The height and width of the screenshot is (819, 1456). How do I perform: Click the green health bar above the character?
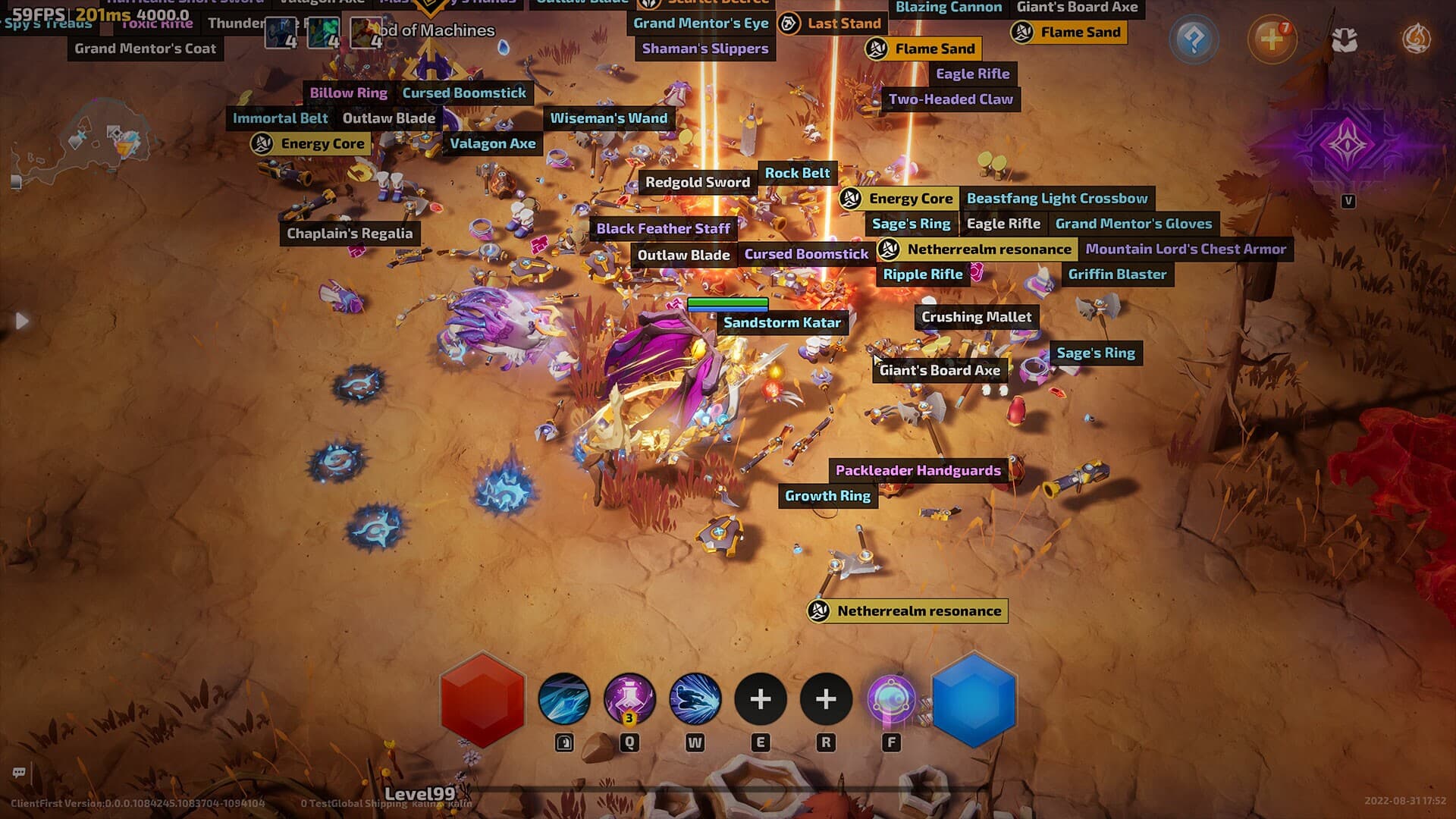726,302
